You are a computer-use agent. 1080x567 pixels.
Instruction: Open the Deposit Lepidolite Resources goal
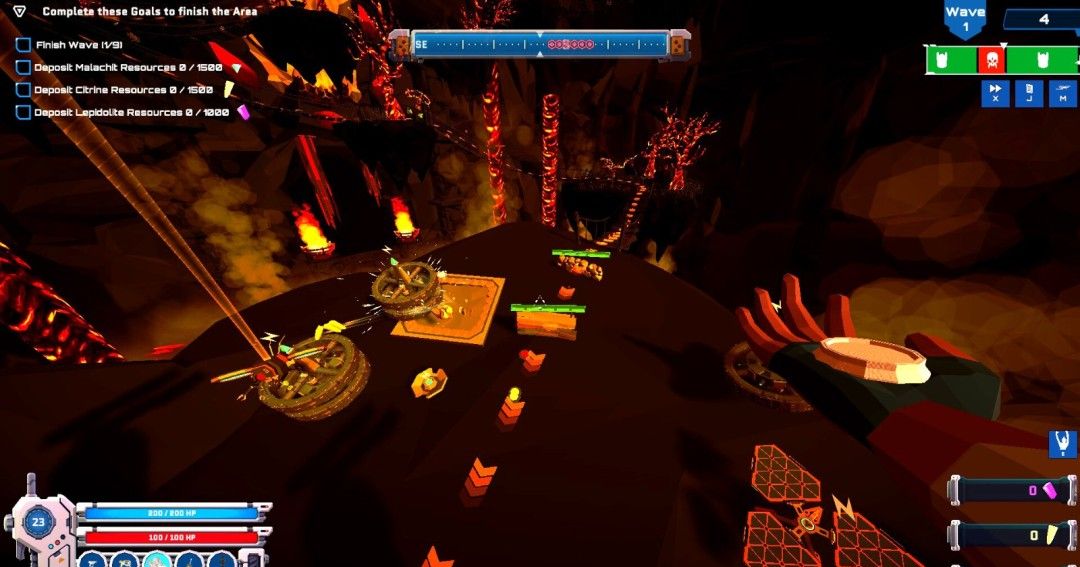click(x=130, y=113)
